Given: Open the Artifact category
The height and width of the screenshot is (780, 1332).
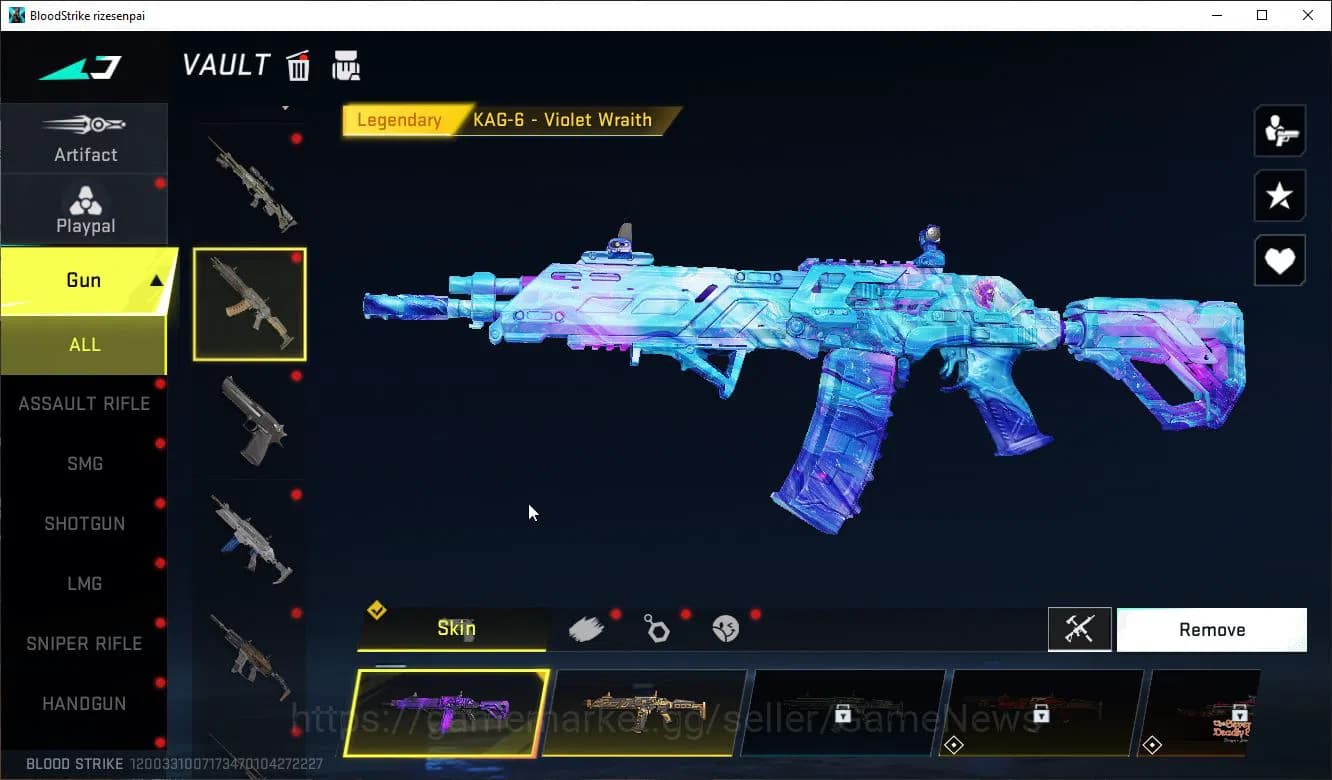Looking at the screenshot, I should (85, 138).
